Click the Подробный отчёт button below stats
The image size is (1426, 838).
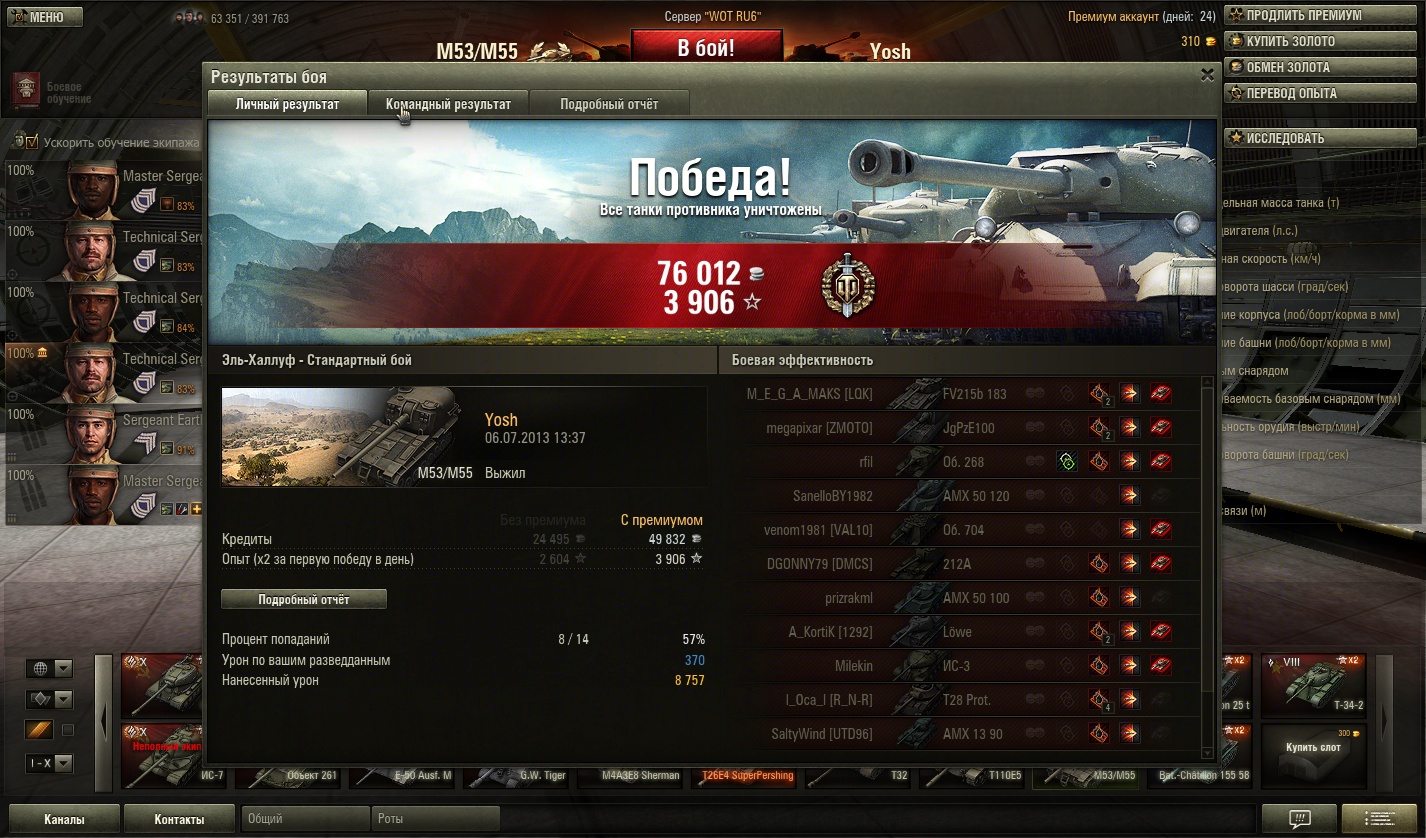304,599
